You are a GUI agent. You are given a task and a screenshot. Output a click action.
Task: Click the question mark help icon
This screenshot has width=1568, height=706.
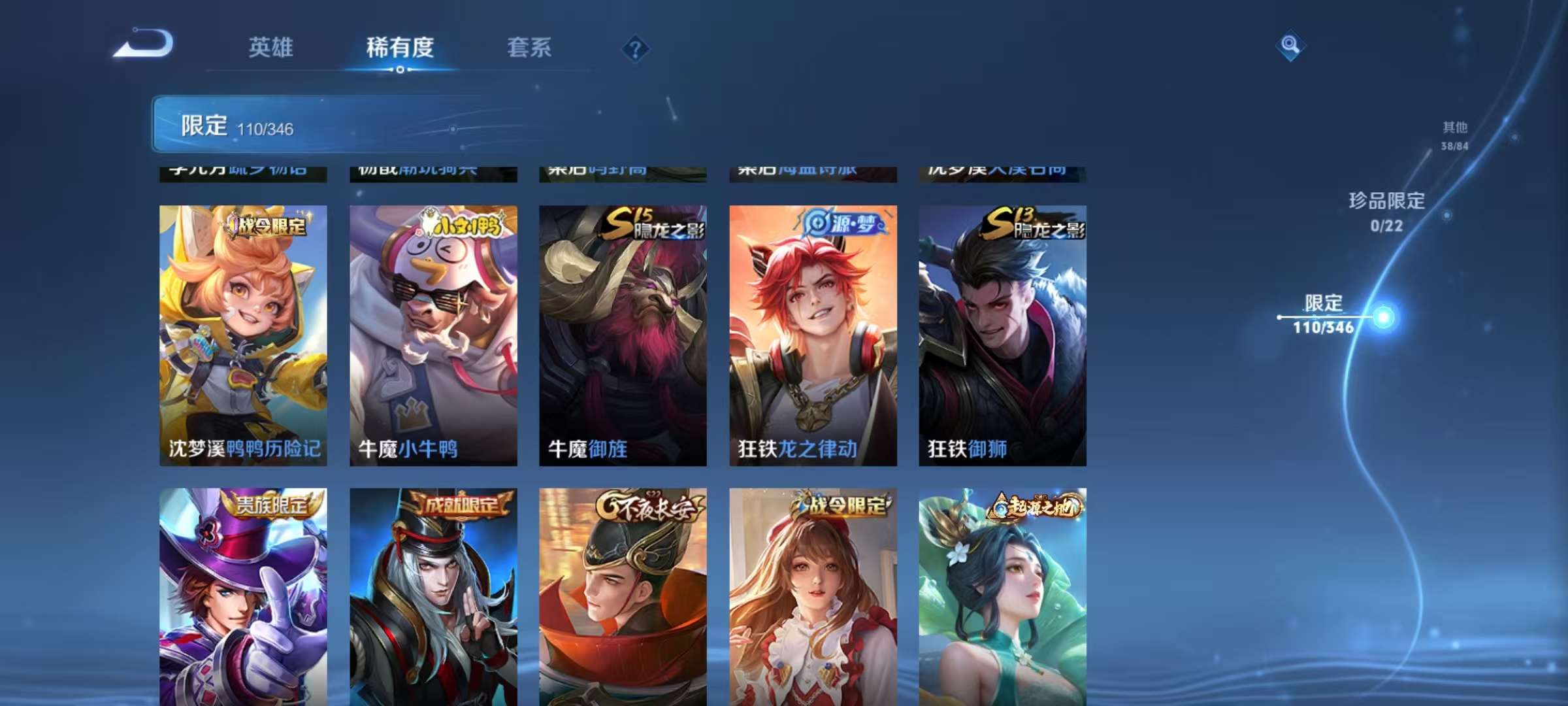(x=636, y=49)
